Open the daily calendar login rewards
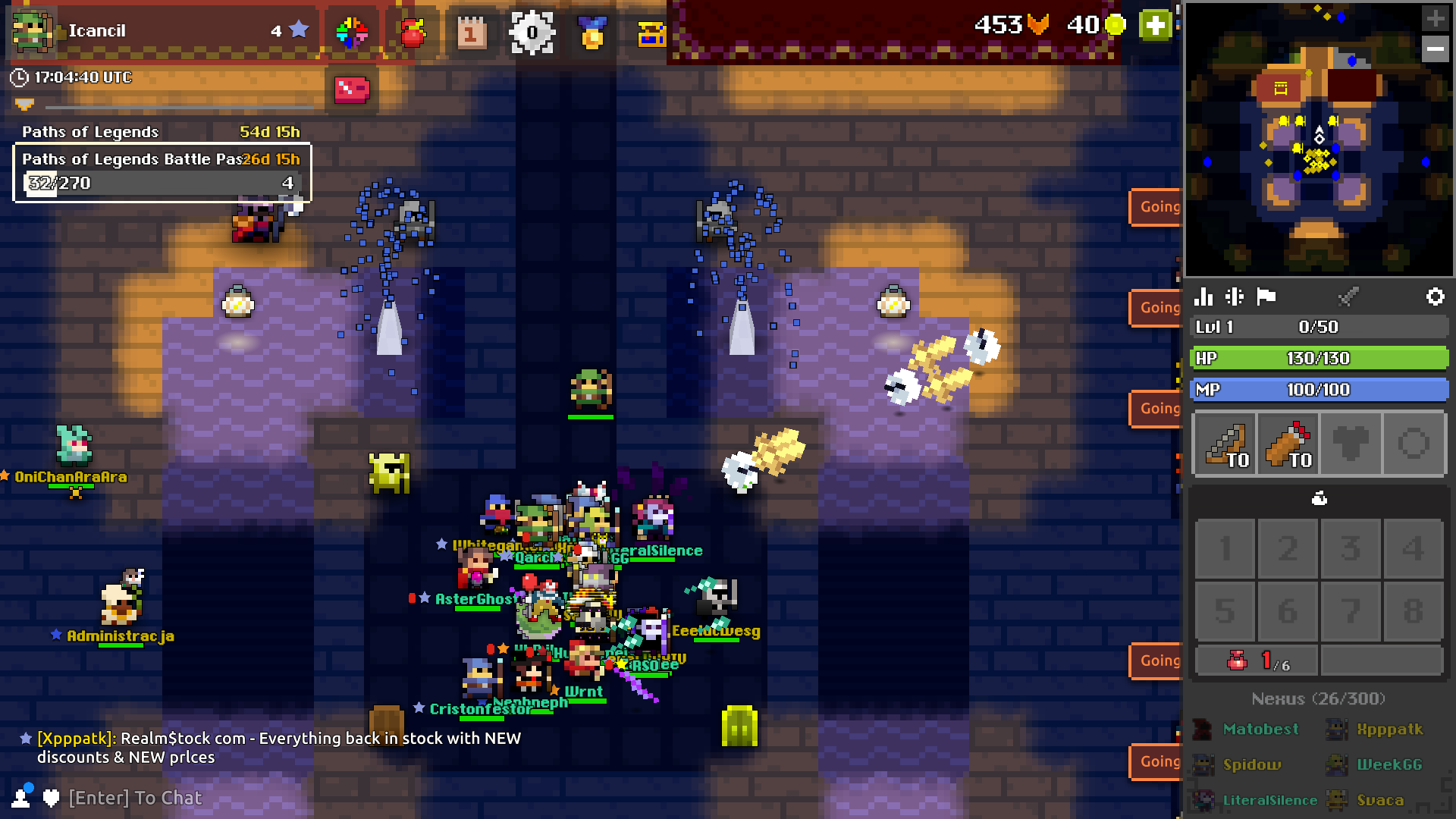This screenshot has height=819, width=1456. point(471,33)
